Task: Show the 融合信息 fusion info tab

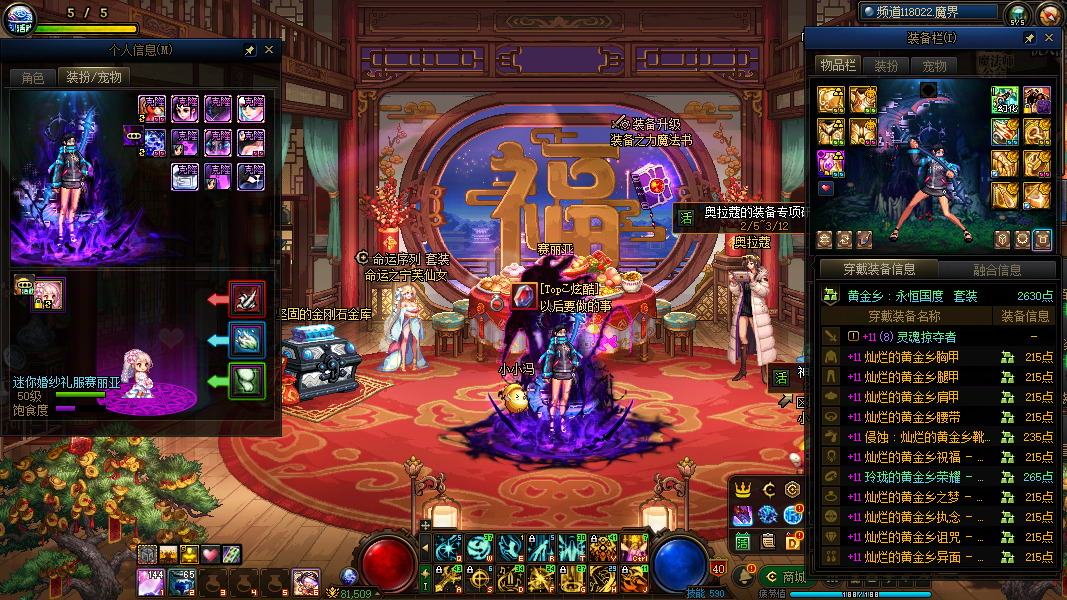Action: pos(996,269)
